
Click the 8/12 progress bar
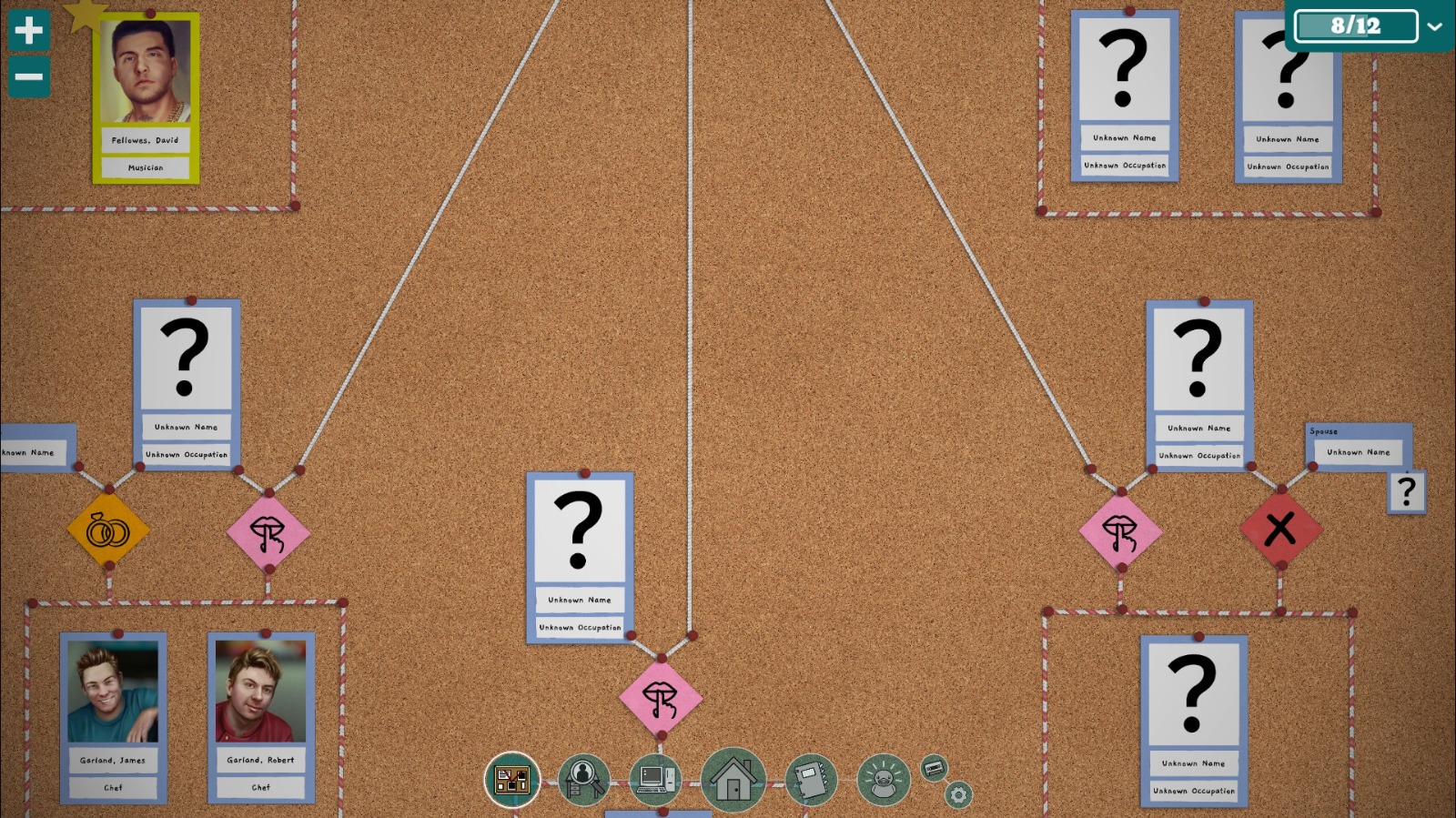coord(1355,25)
